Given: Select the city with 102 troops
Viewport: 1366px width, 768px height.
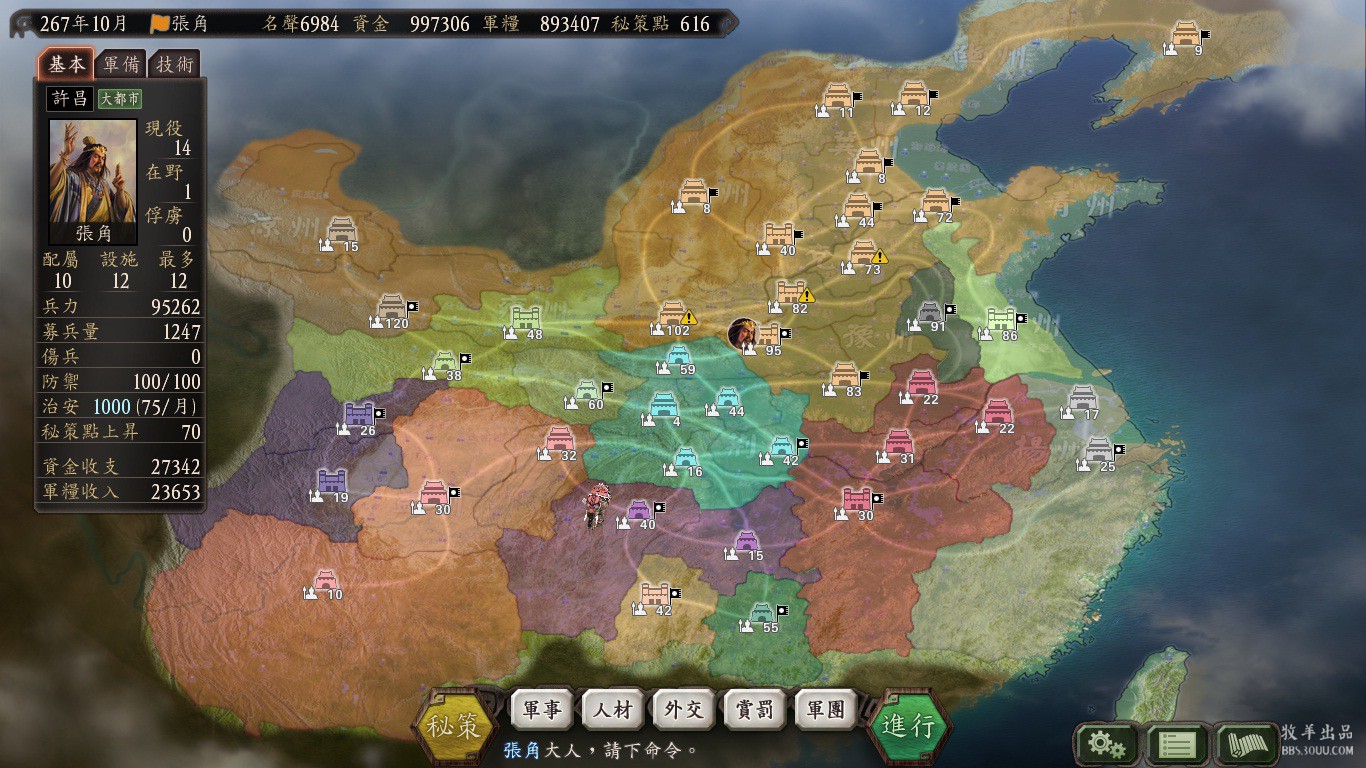Looking at the screenshot, I should click(x=673, y=315).
